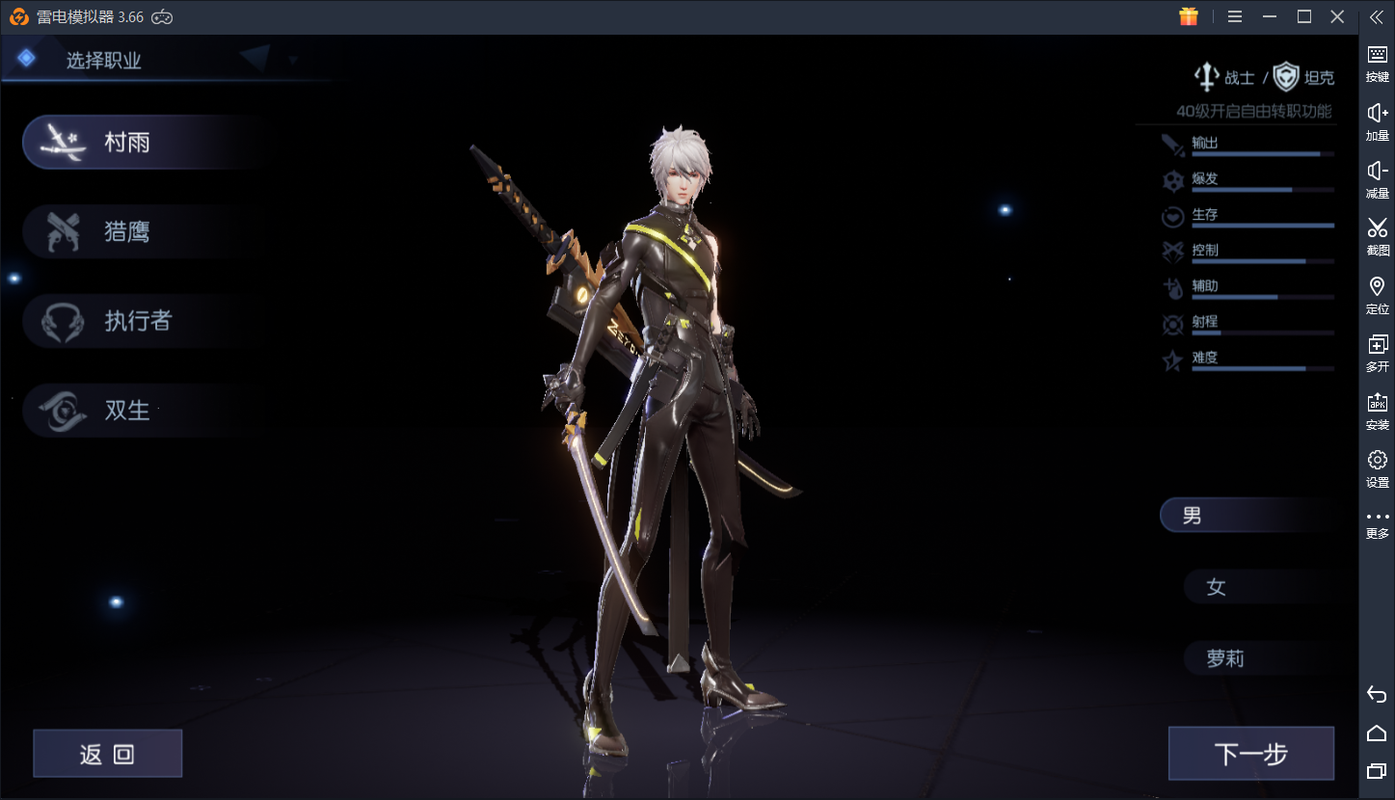Close the emulator window
This screenshot has height=800, width=1395.
(x=1337, y=17)
